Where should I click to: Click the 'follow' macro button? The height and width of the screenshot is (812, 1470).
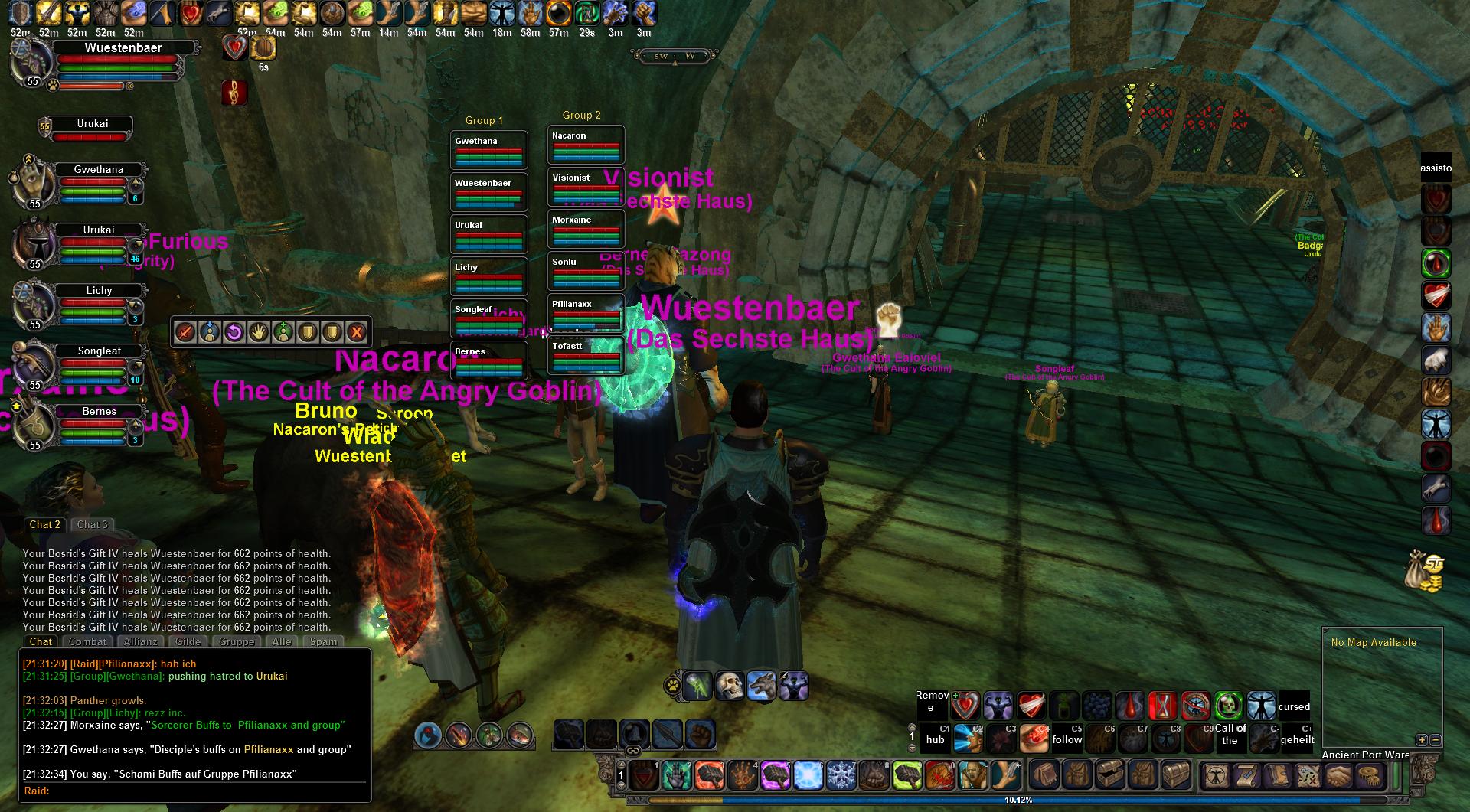[x=1067, y=738]
